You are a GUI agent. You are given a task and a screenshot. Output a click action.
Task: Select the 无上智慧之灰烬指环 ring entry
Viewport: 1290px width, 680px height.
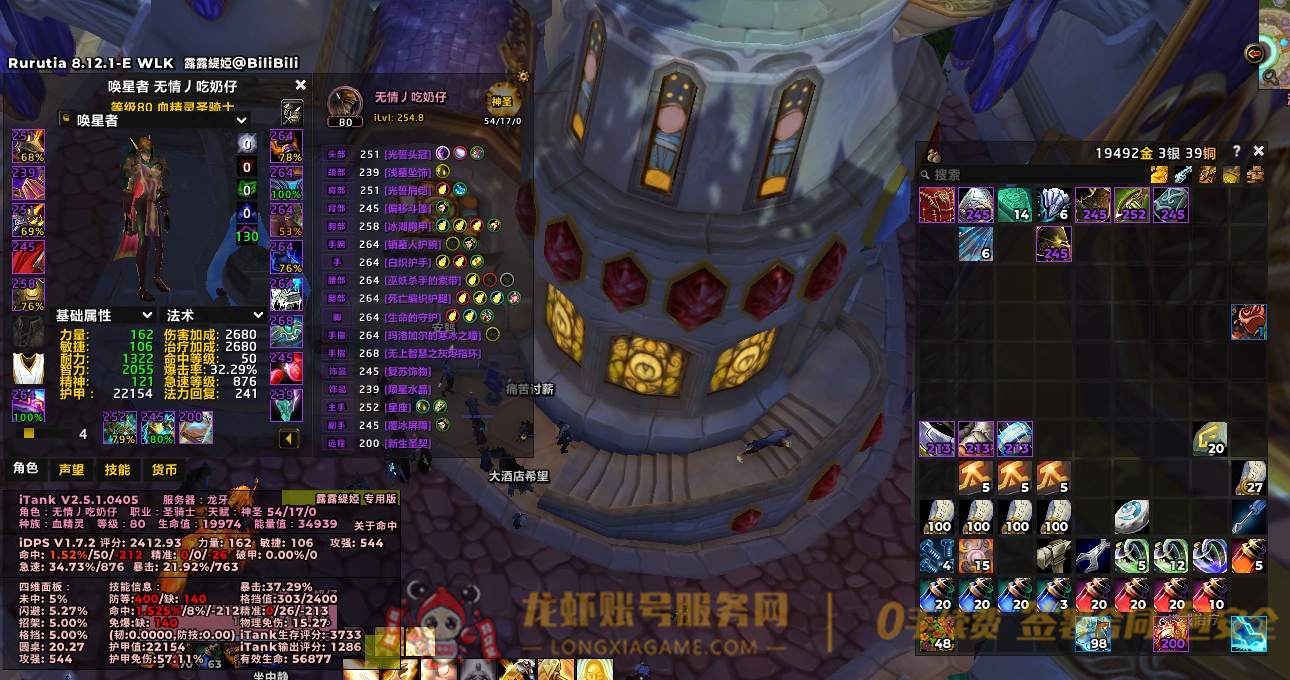(432, 353)
